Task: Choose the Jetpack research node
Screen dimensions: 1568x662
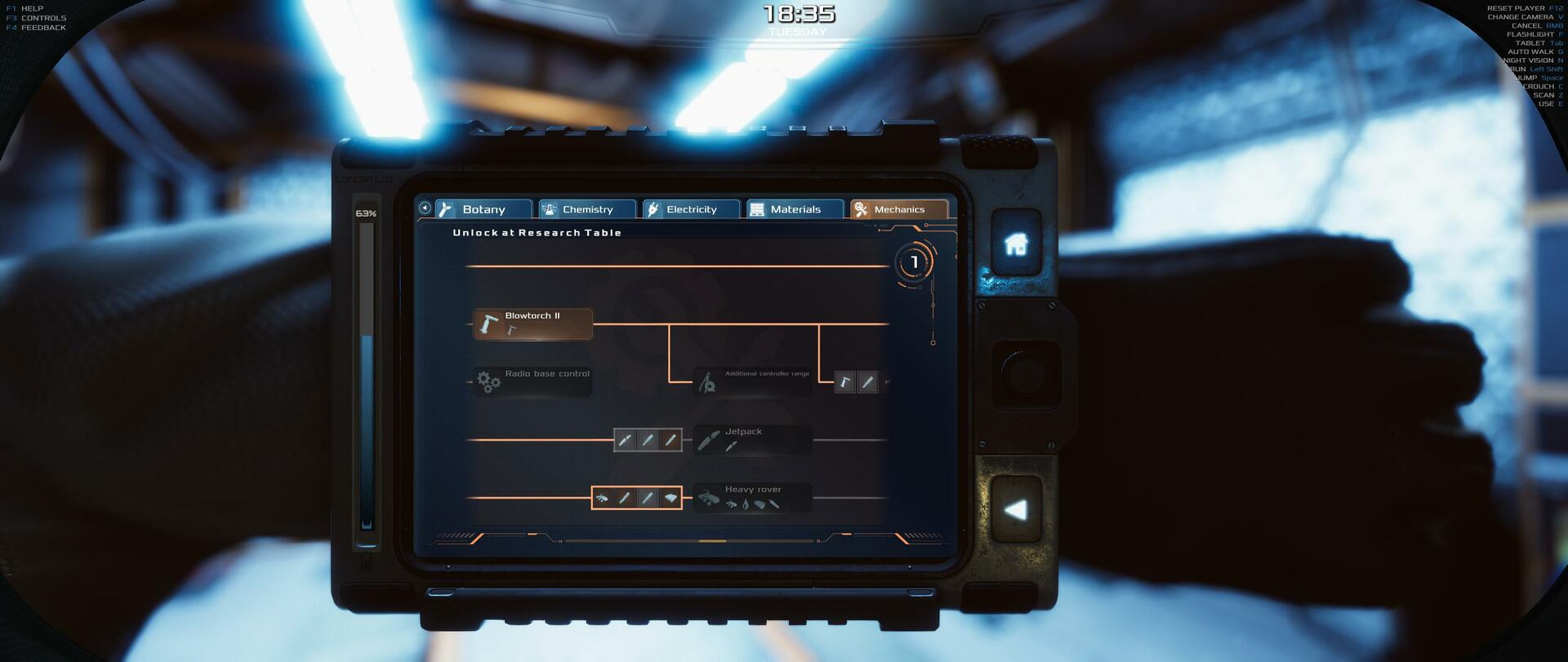Action: [x=752, y=440]
